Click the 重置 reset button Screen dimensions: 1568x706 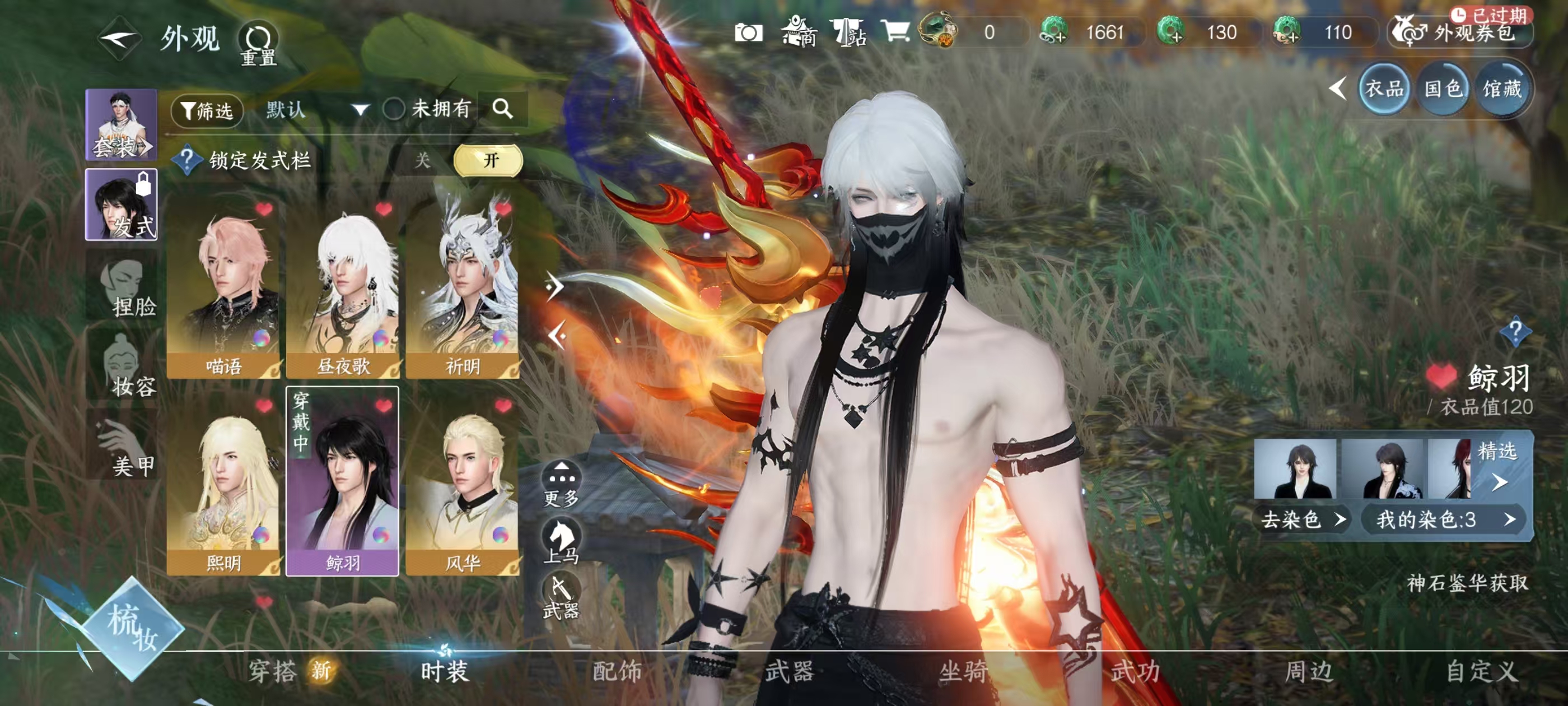pyautogui.click(x=258, y=44)
